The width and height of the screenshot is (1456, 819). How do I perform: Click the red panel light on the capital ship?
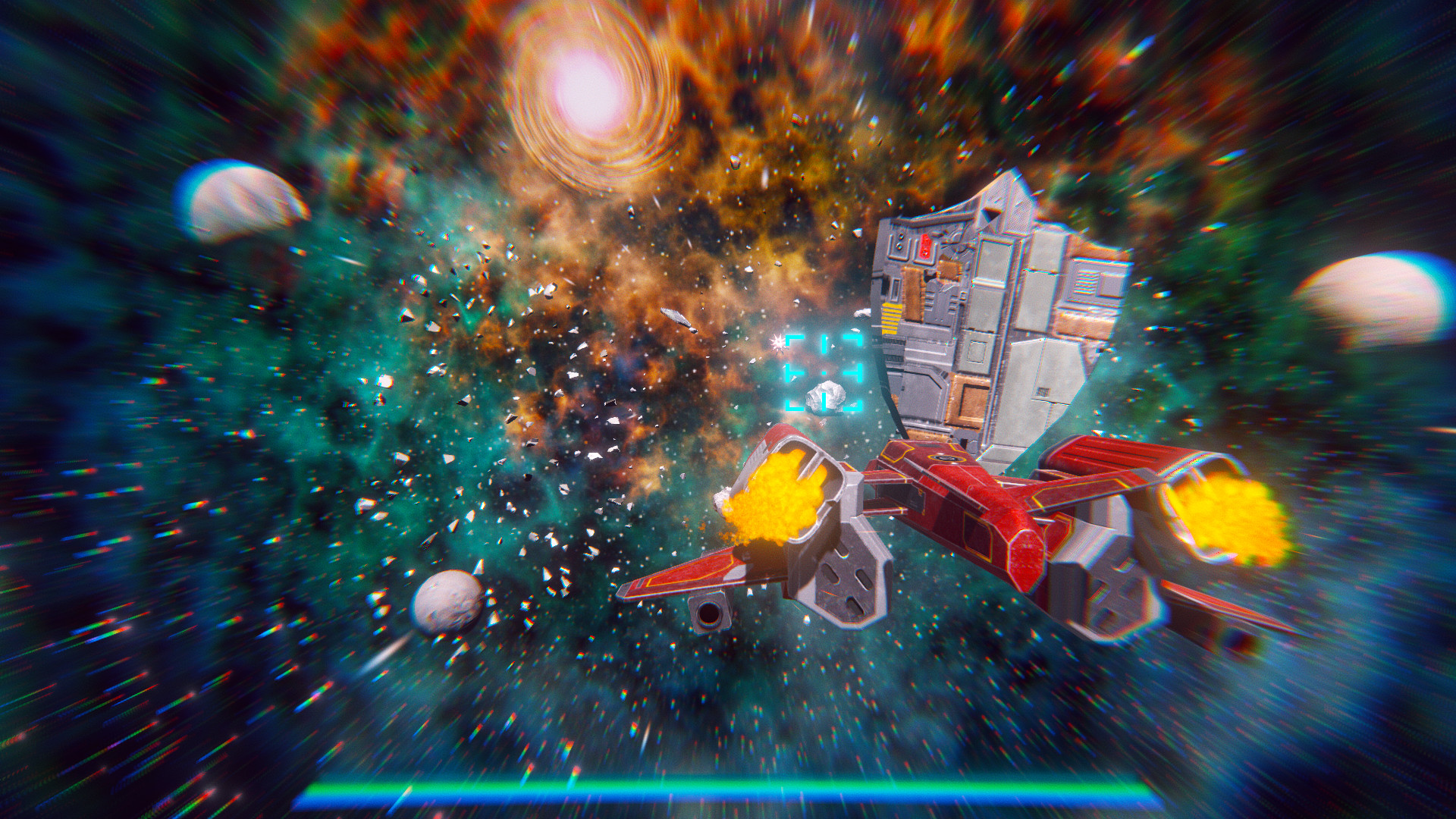(924, 246)
